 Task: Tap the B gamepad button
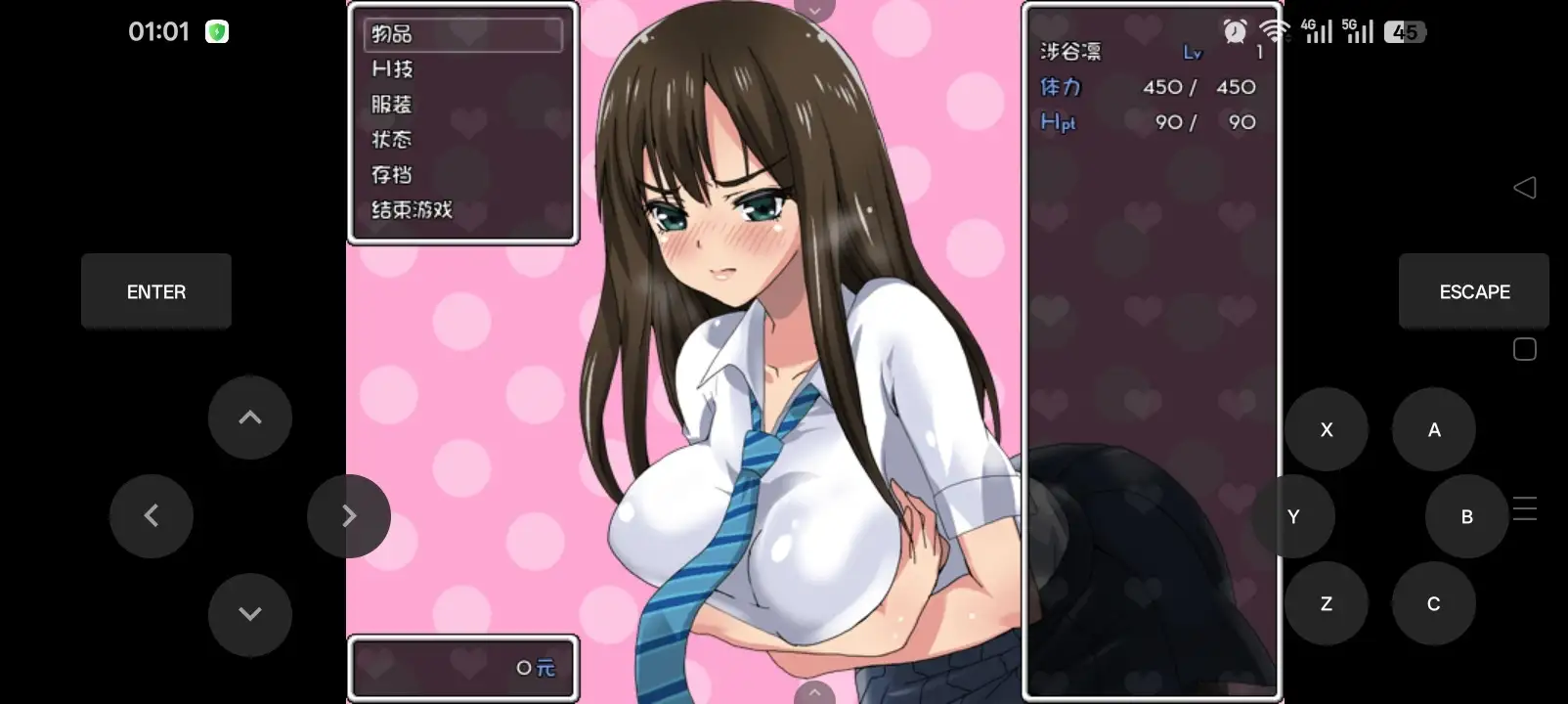pyautogui.click(x=1465, y=516)
